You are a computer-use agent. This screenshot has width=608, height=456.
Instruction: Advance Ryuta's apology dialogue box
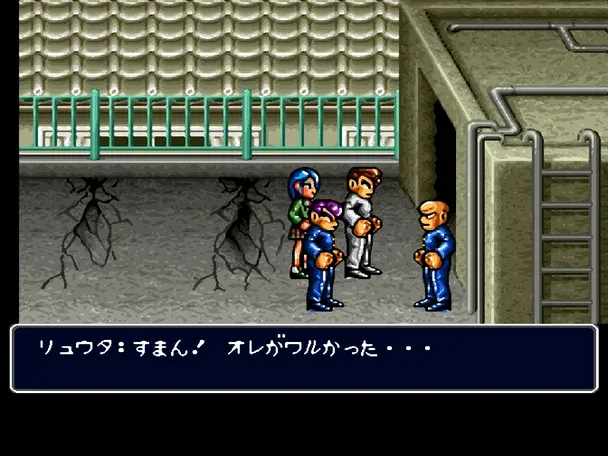[303, 357]
